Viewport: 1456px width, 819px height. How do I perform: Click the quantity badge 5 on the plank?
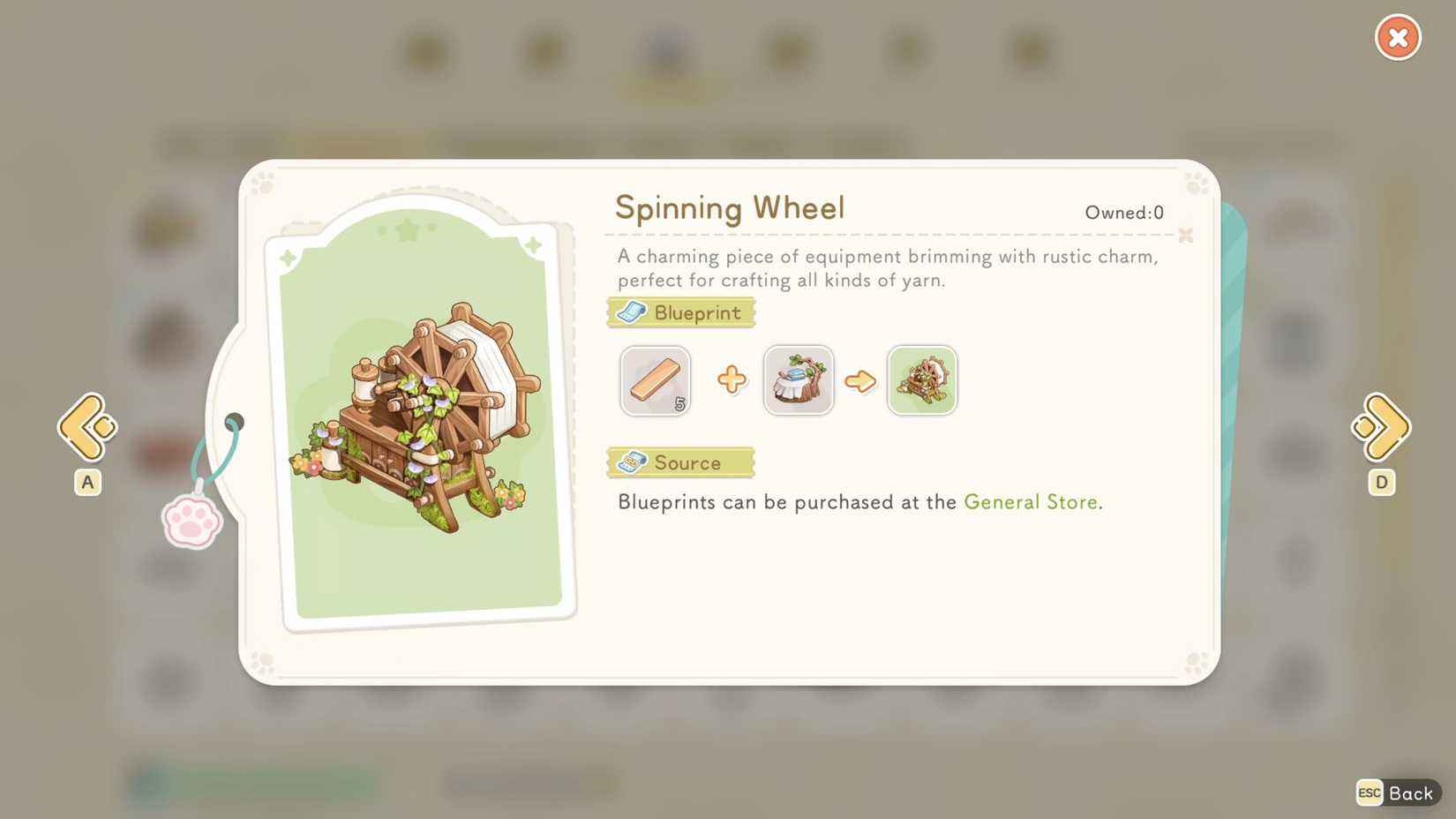679,406
